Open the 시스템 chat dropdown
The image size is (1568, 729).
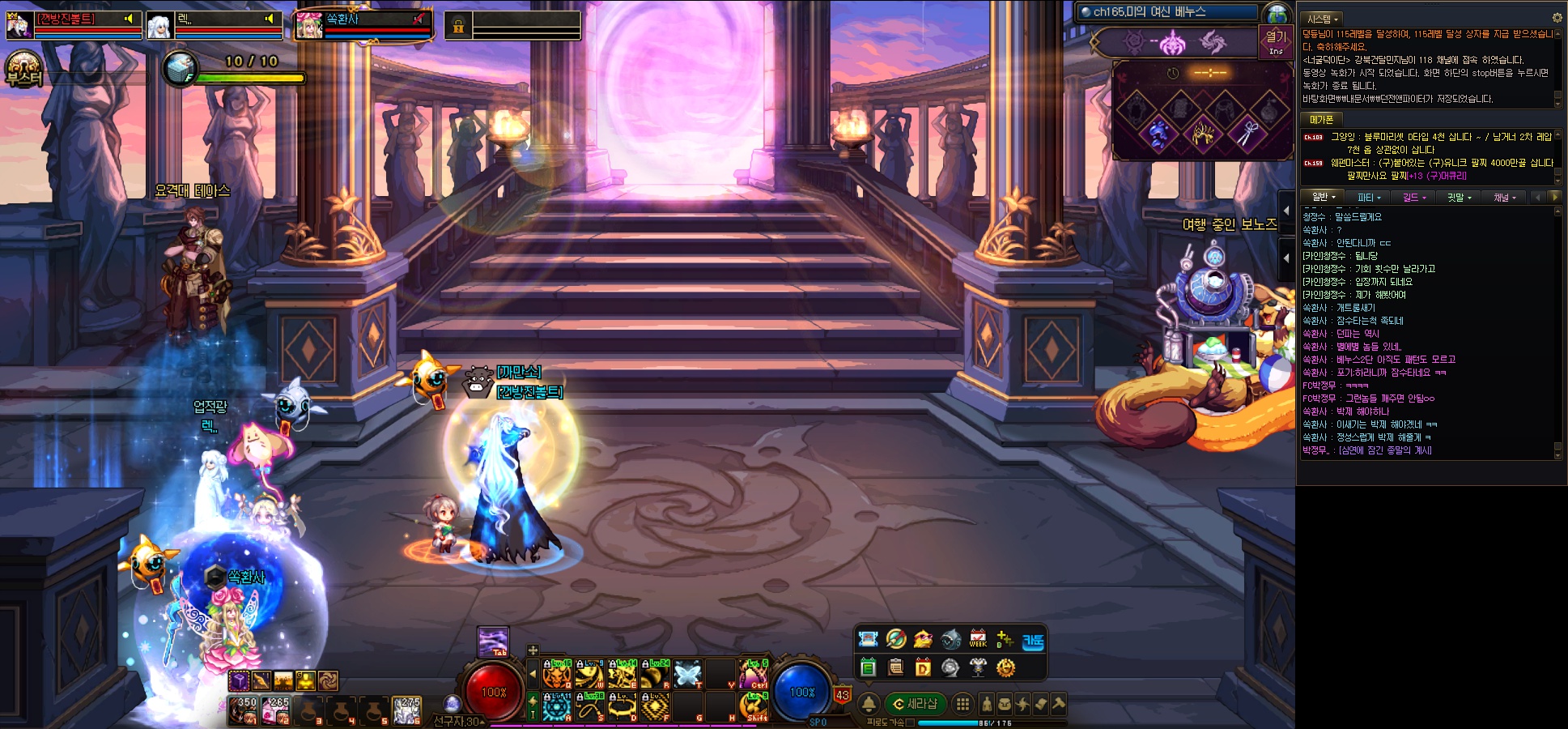pos(1323,19)
